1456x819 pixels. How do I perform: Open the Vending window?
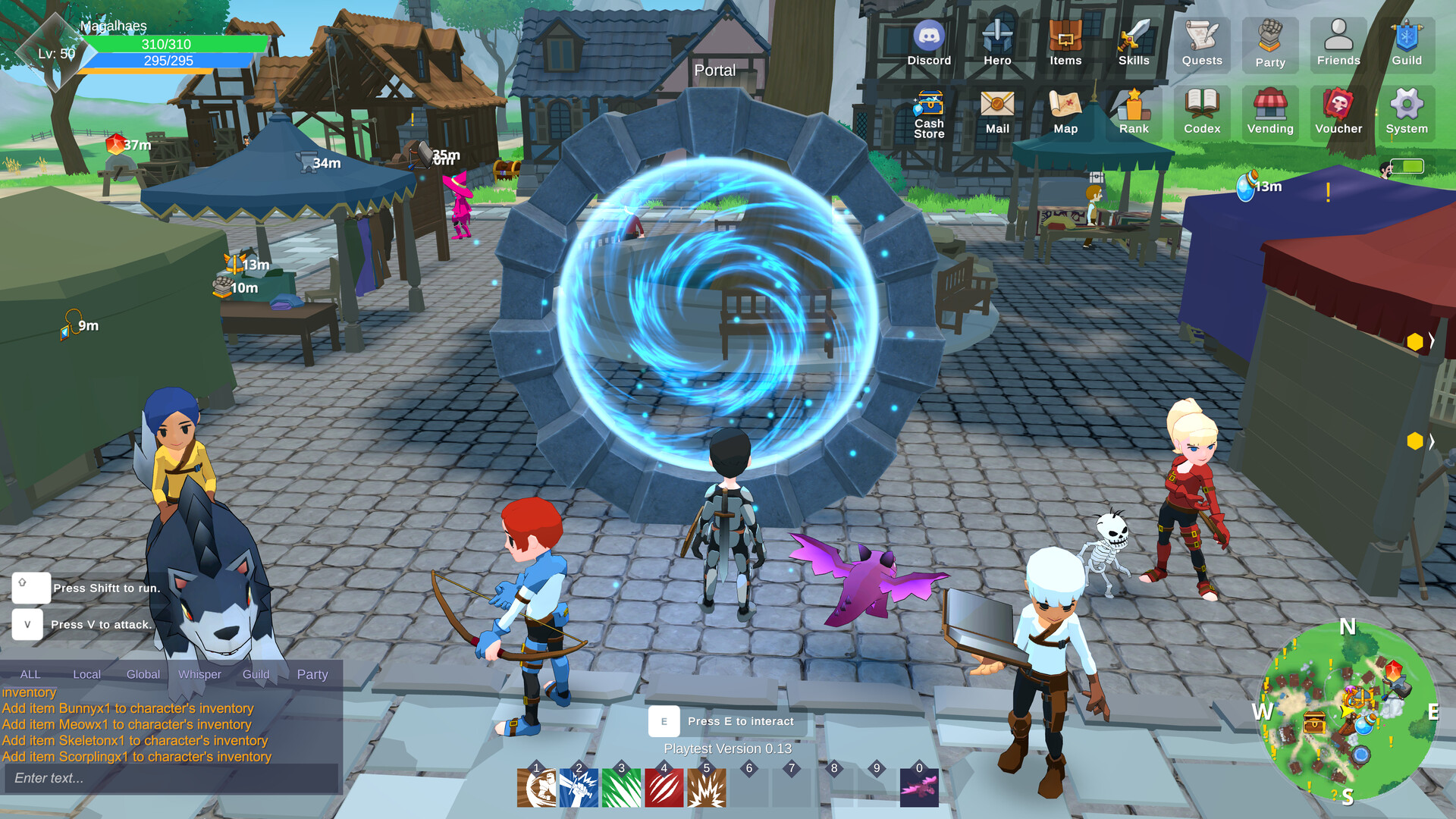click(1270, 112)
